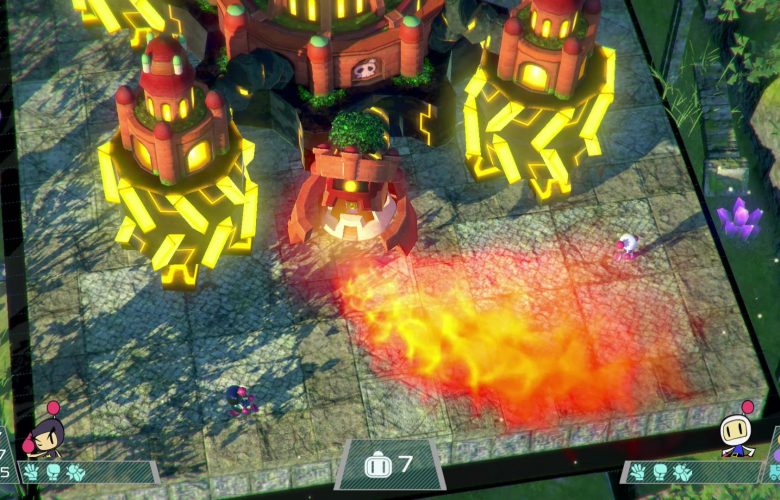
Task: Choose White Bomberman's open-hand glove power-up icon
Action: 638,472
